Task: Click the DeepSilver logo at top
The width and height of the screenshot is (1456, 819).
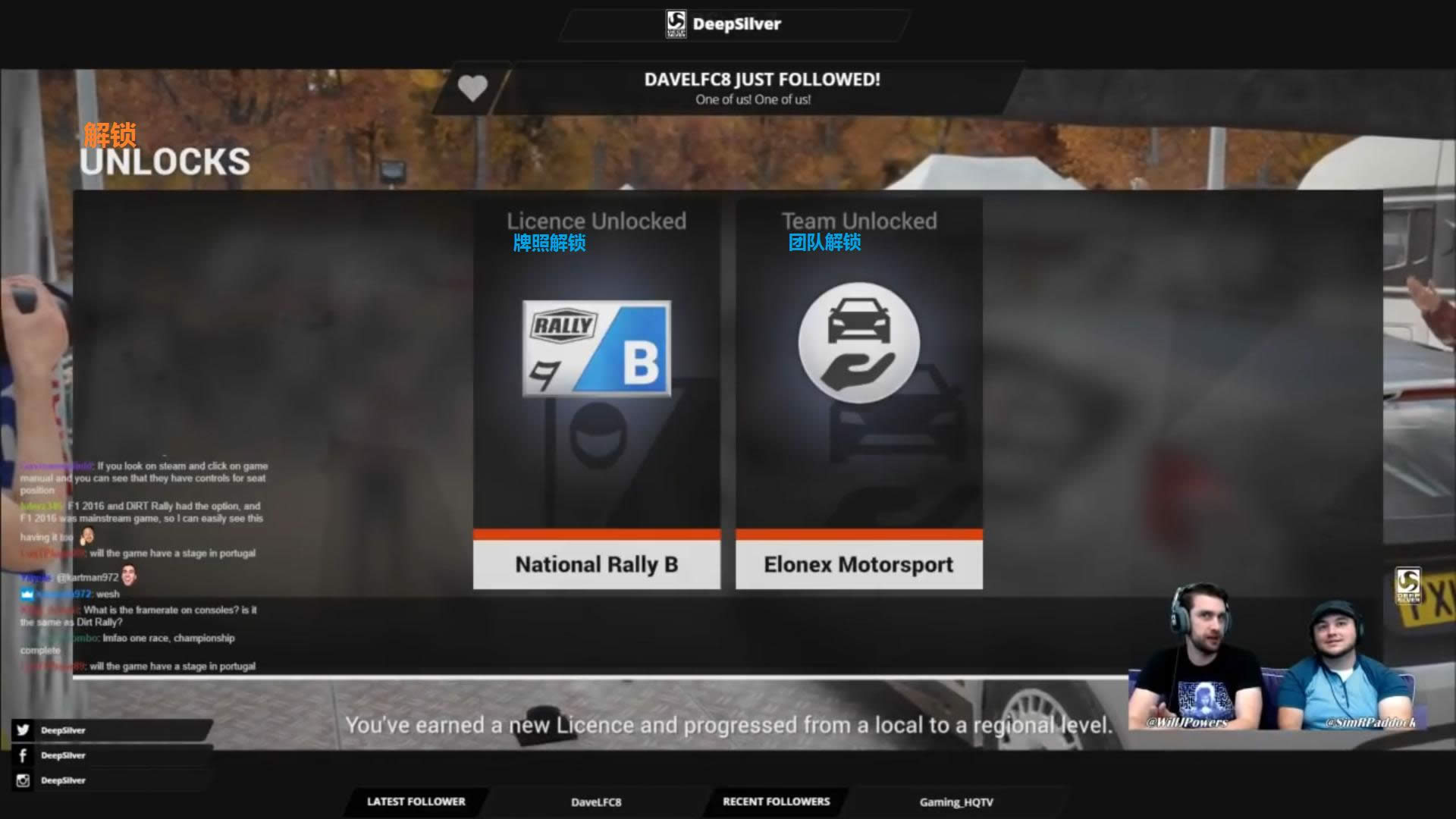Action: click(723, 24)
